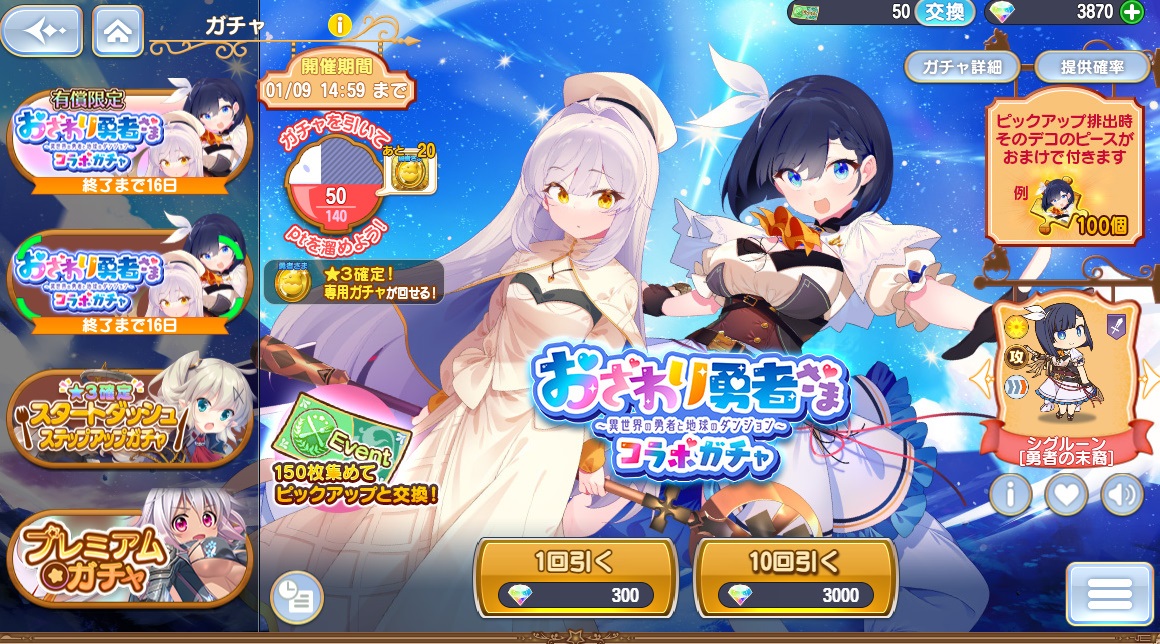Screen dimensions: 1160x644
Task: Play the character voice speaker button
Action: (x=1122, y=494)
